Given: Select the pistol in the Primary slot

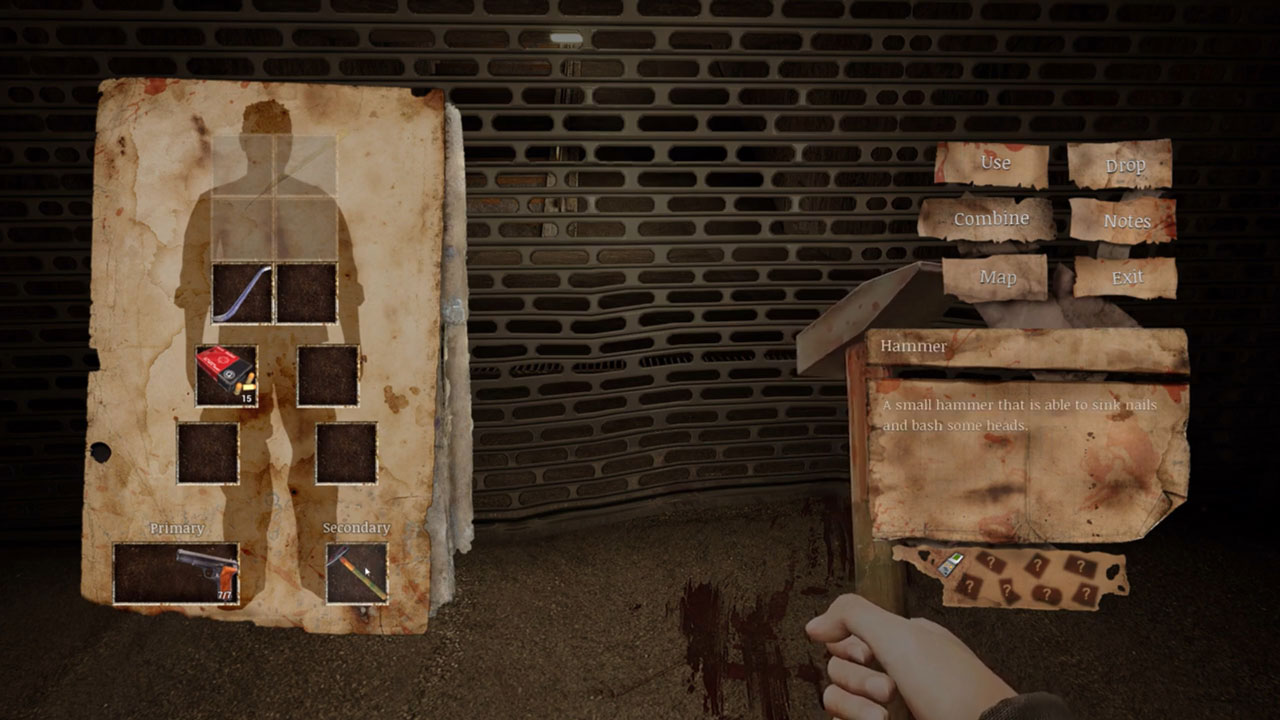Looking at the screenshot, I should 176,573.
